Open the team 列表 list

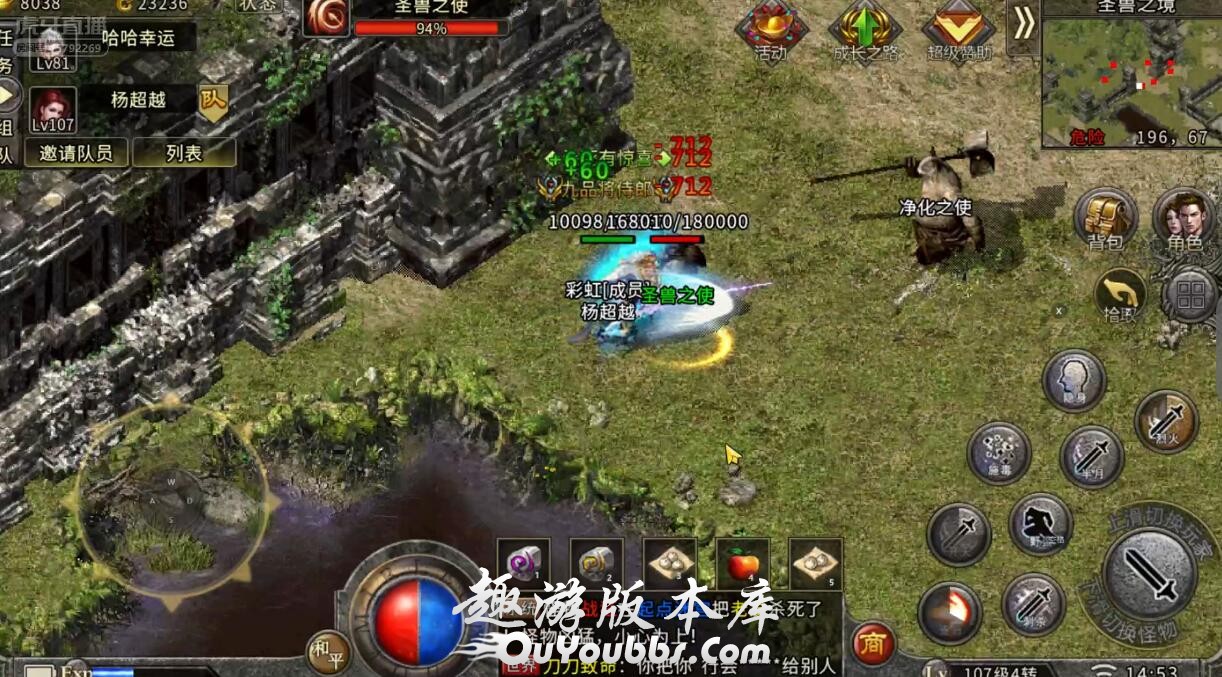[x=184, y=153]
